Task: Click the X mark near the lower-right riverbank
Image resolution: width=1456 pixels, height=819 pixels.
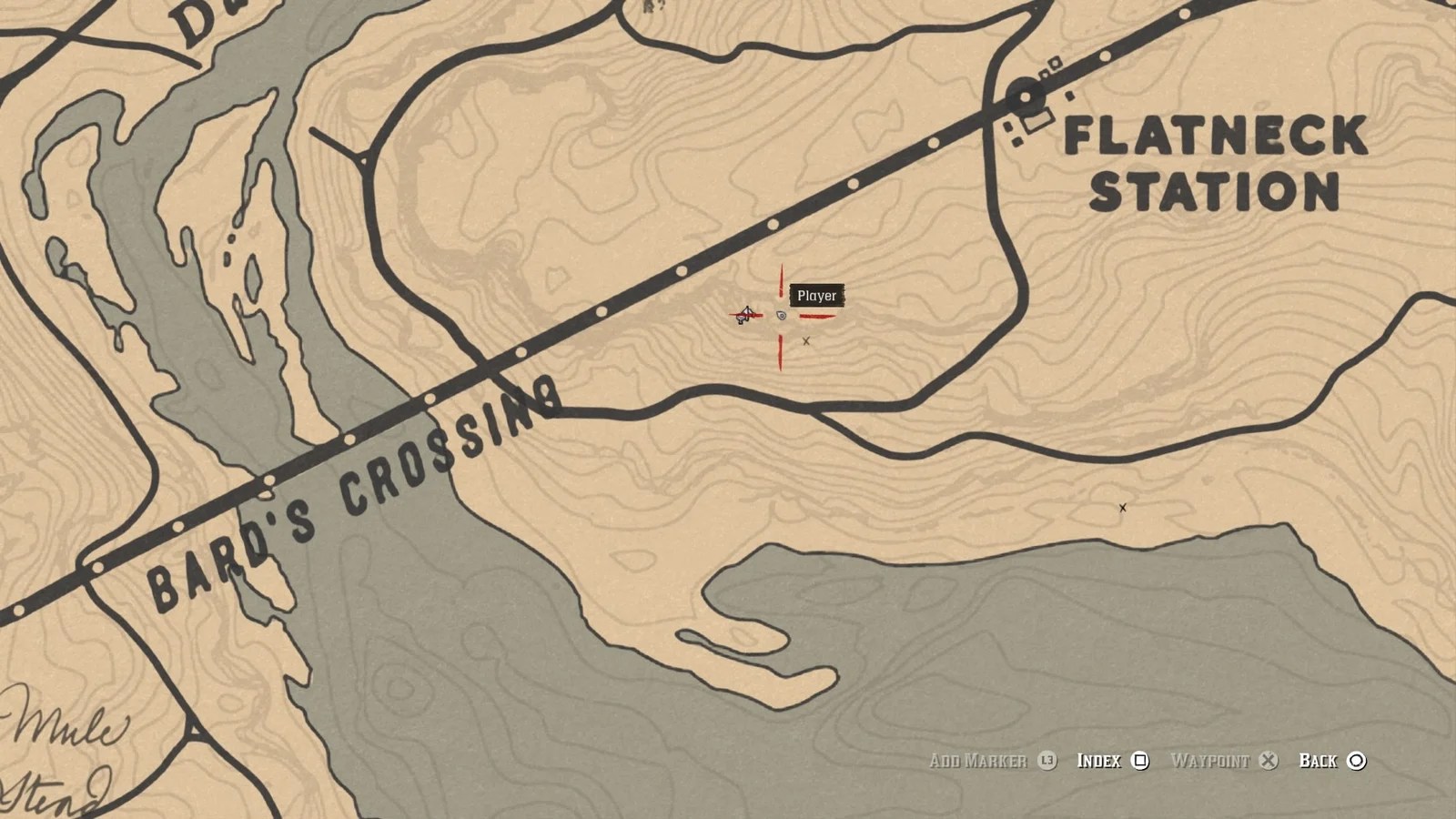Action: click(x=1122, y=510)
